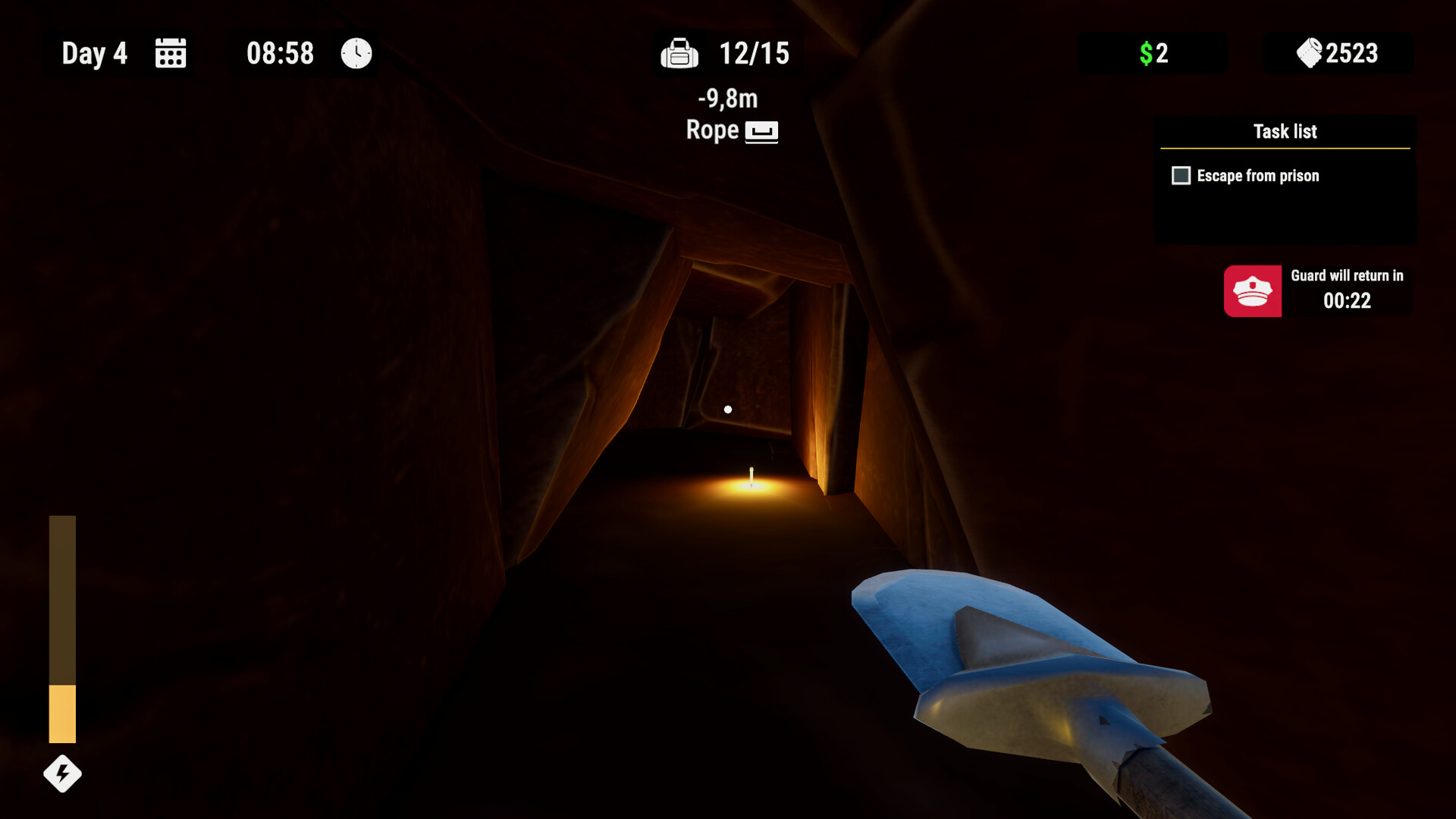The width and height of the screenshot is (1456, 819).
Task: Click the stamina bar on the left
Action: 61,629
